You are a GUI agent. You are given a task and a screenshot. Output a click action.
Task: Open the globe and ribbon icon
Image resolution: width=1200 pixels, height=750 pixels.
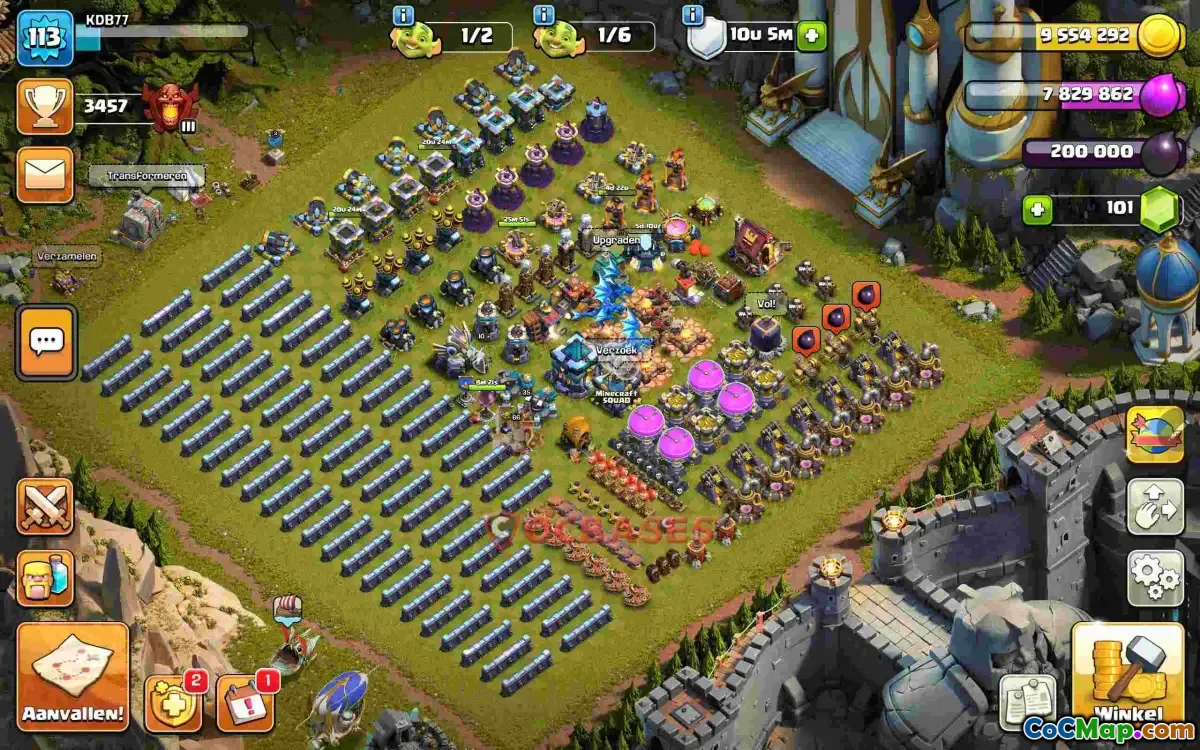(1155, 434)
